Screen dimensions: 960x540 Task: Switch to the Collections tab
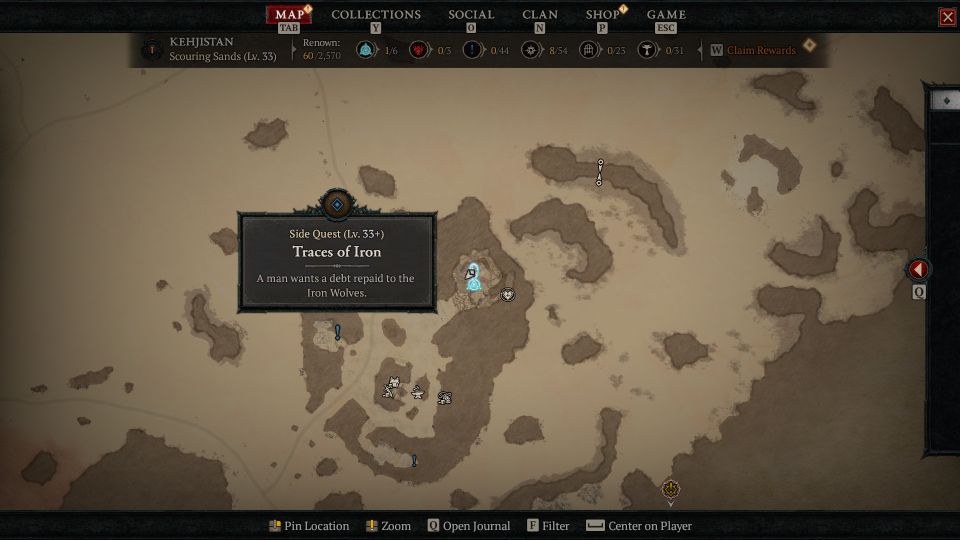376,14
